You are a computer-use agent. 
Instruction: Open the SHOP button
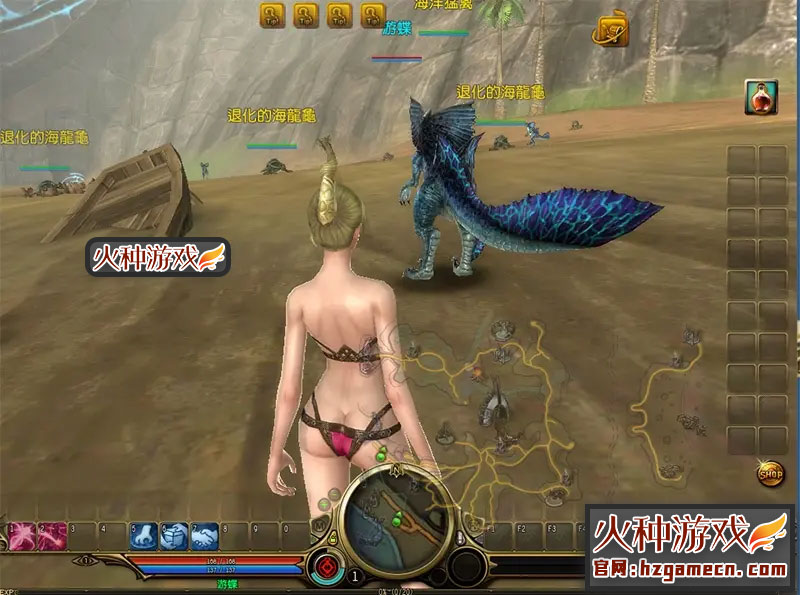coord(770,473)
